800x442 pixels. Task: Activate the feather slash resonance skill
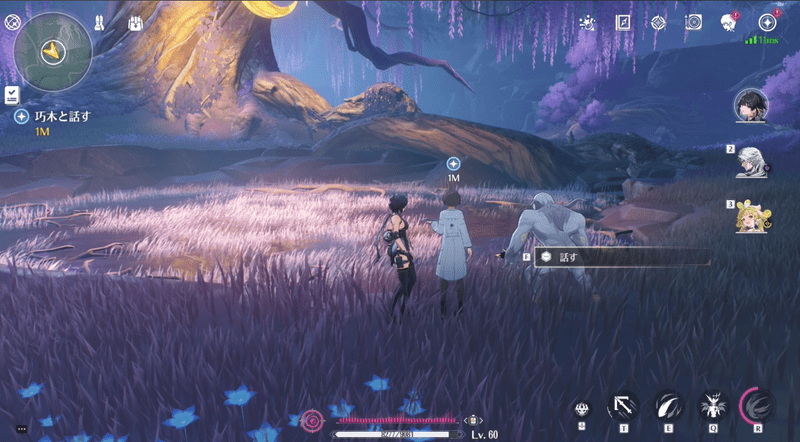click(666, 405)
